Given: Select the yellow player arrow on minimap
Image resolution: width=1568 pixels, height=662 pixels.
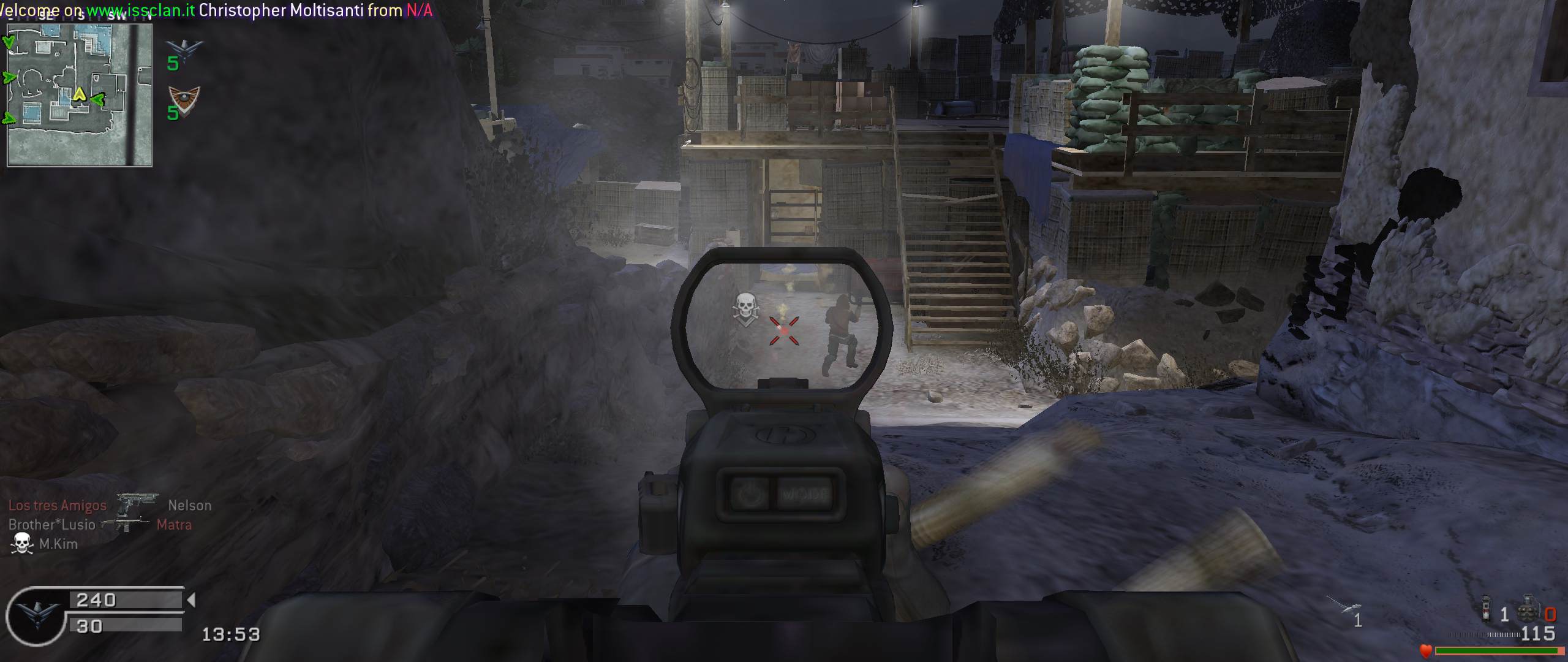Looking at the screenshot, I should (x=79, y=94).
